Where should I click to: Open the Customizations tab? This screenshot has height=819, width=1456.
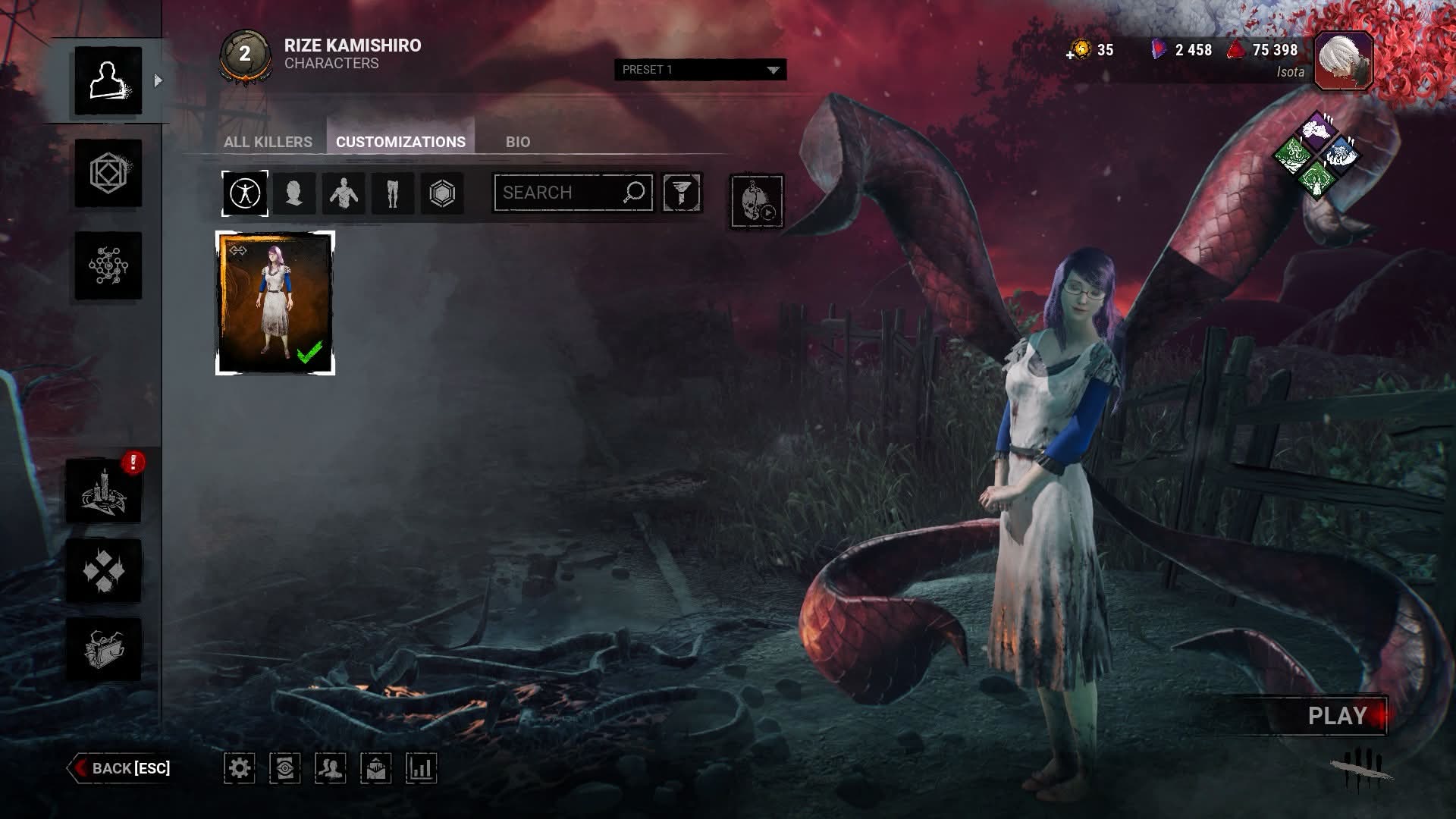[x=400, y=142]
